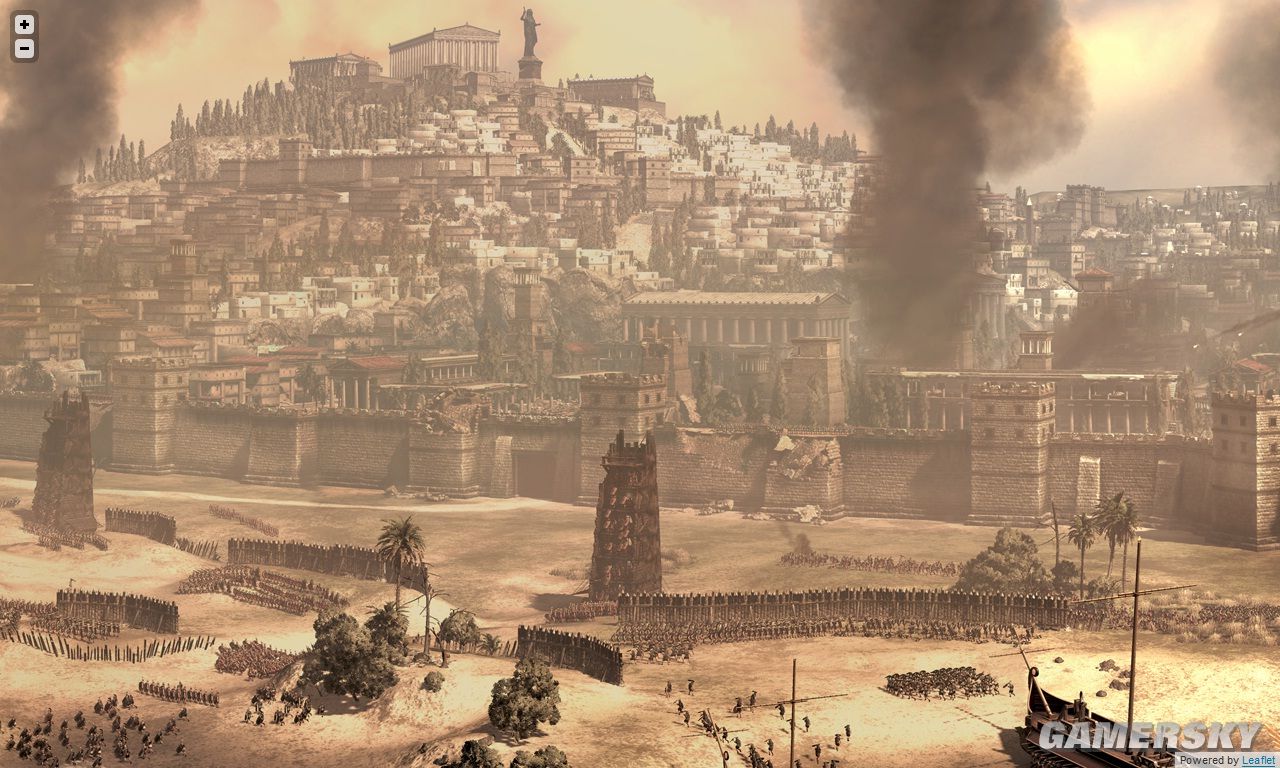The image size is (1280, 768).
Task: Click the zoom in plus button
Action: pos(26,26)
